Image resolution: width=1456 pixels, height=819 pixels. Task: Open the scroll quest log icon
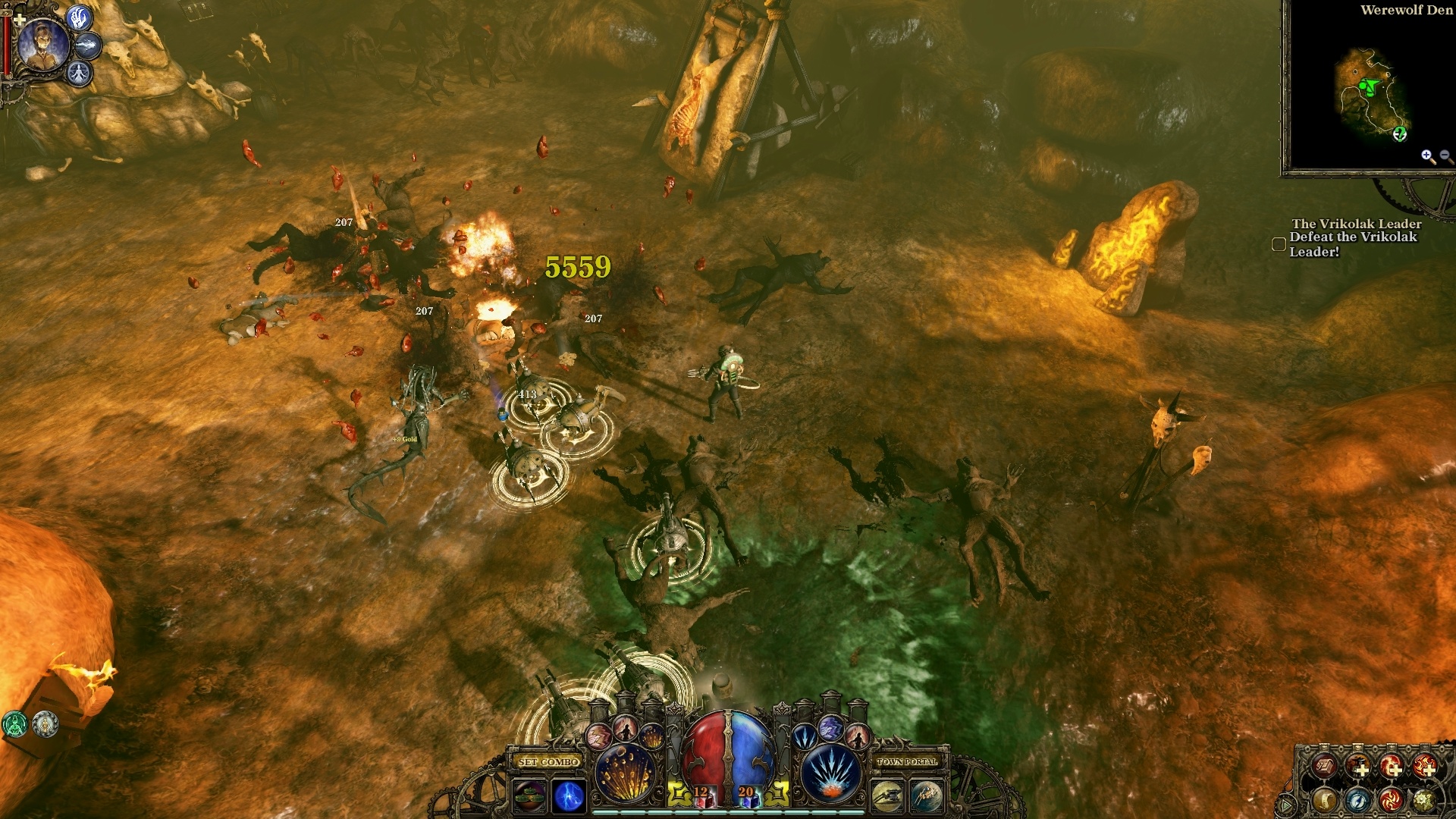1324,799
